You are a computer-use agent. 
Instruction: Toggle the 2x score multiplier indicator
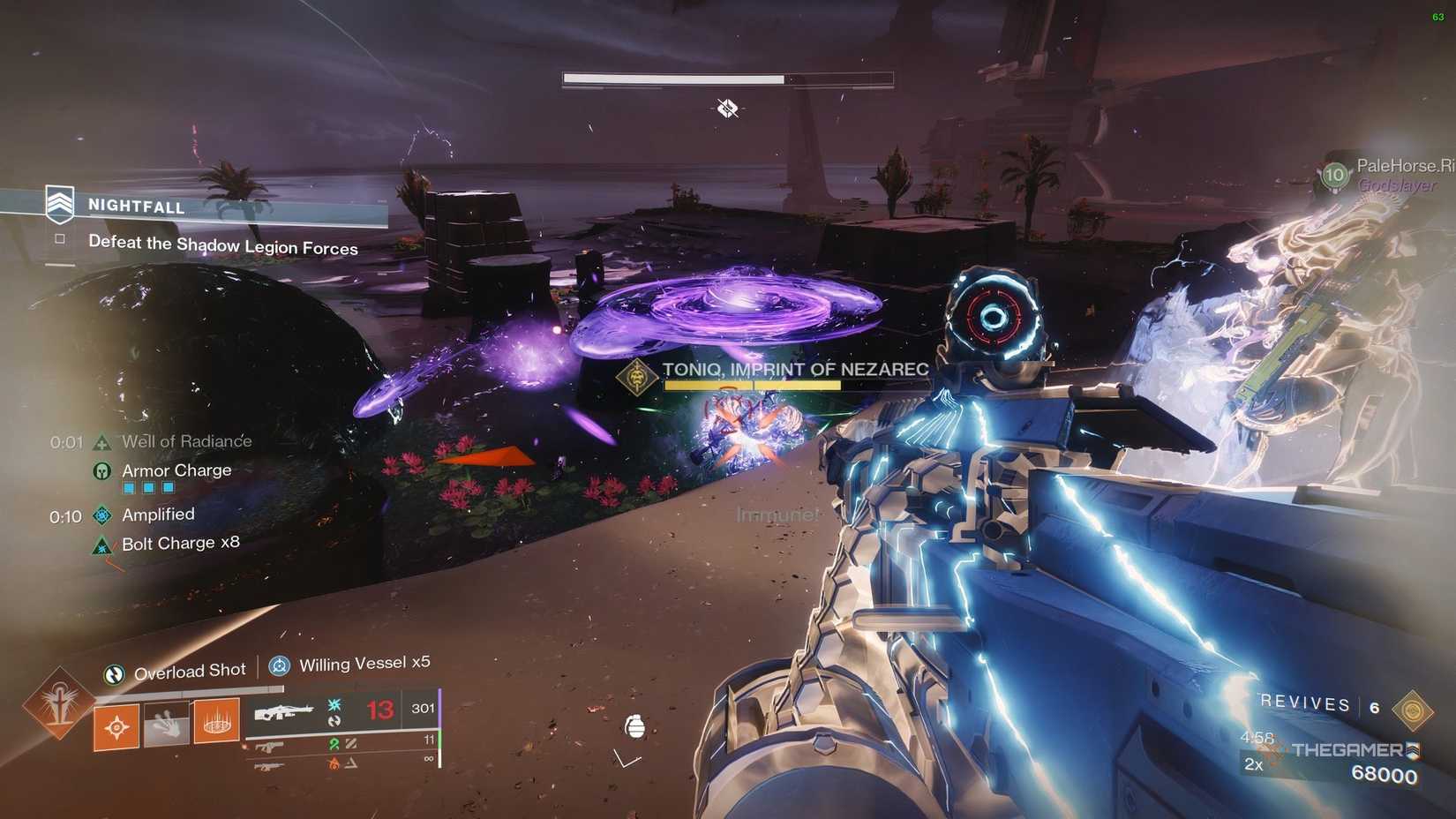click(x=1254, y=764)
